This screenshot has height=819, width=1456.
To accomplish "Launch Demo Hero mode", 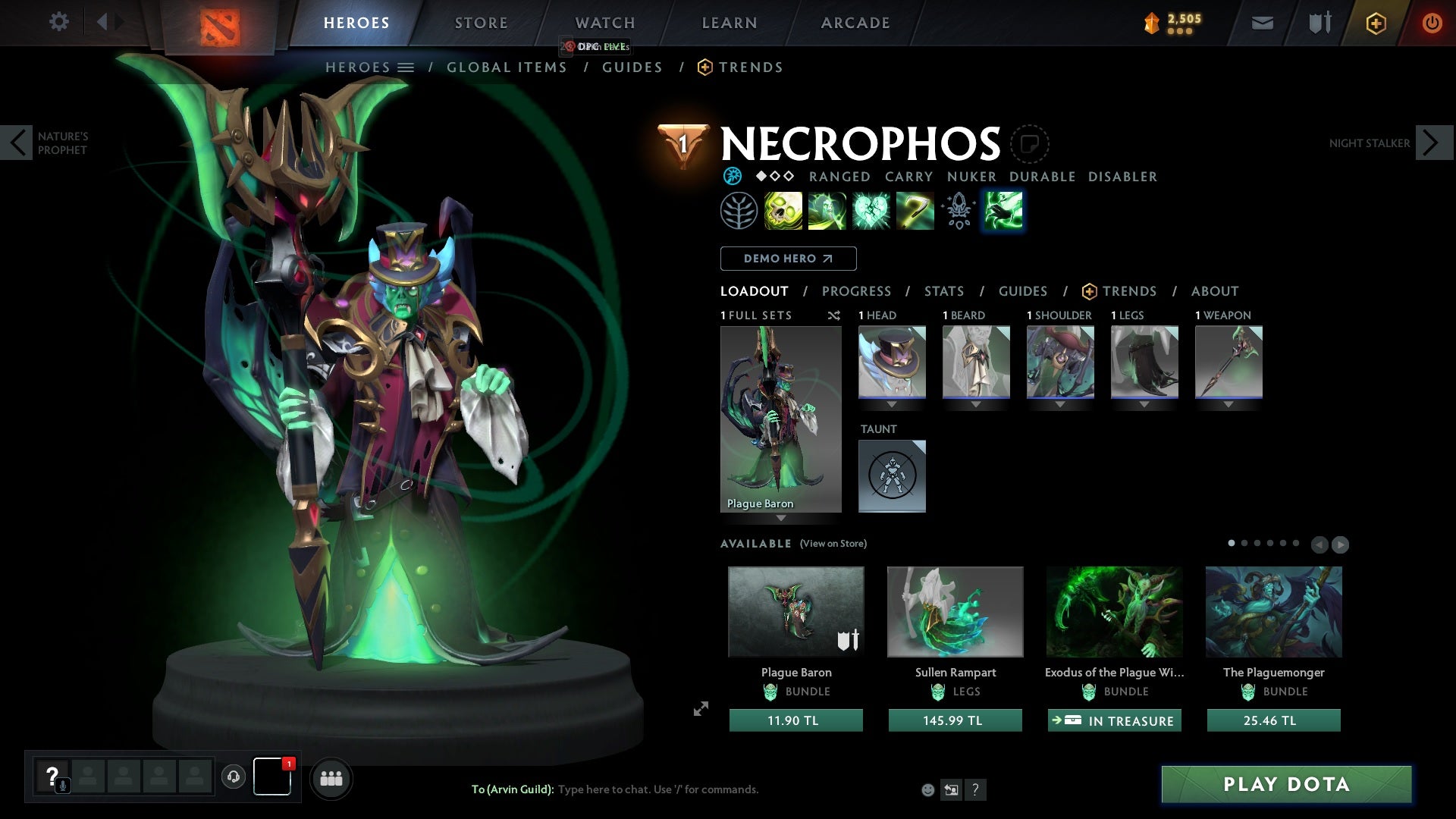I will click(x=788, y=259).
